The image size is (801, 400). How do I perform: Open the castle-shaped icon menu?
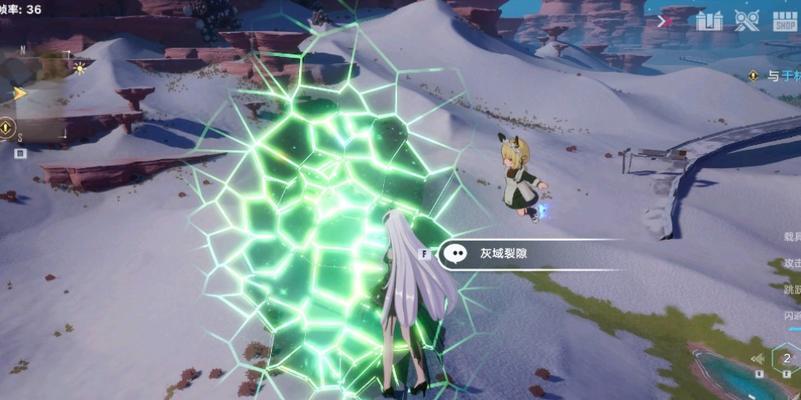(709, 20)
